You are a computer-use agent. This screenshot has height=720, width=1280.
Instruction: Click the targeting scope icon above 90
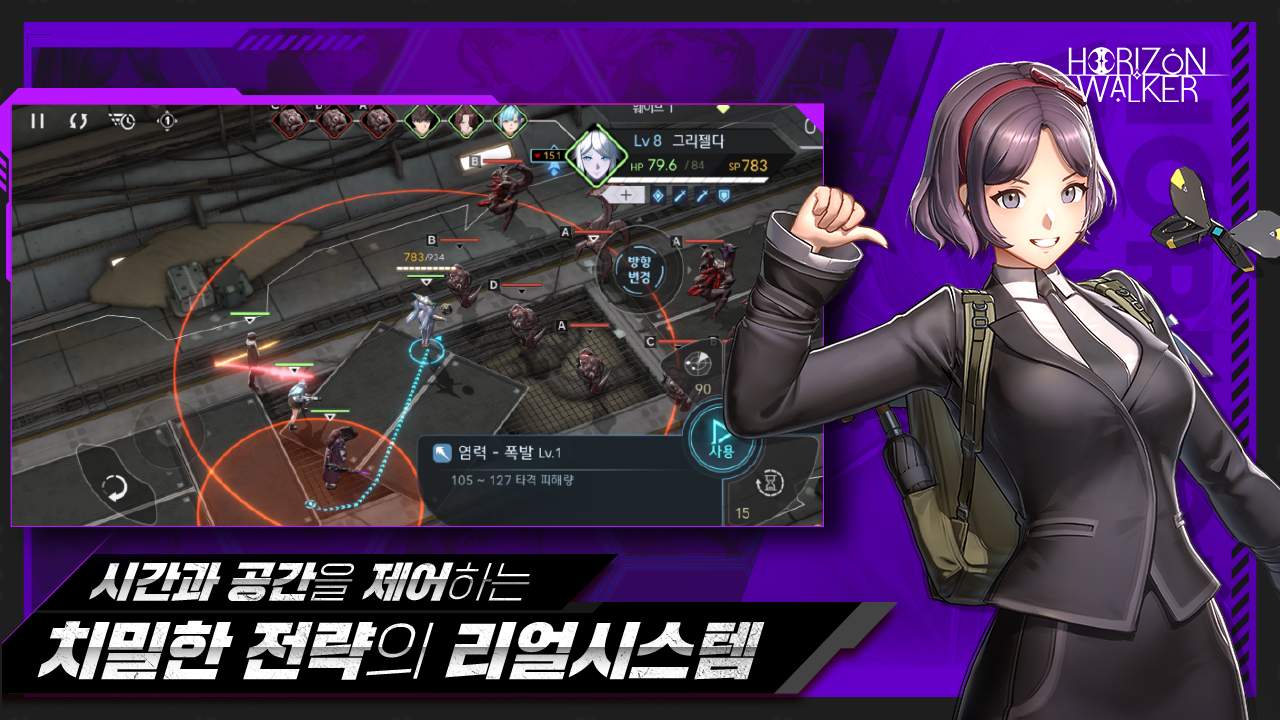click(699, 362)
